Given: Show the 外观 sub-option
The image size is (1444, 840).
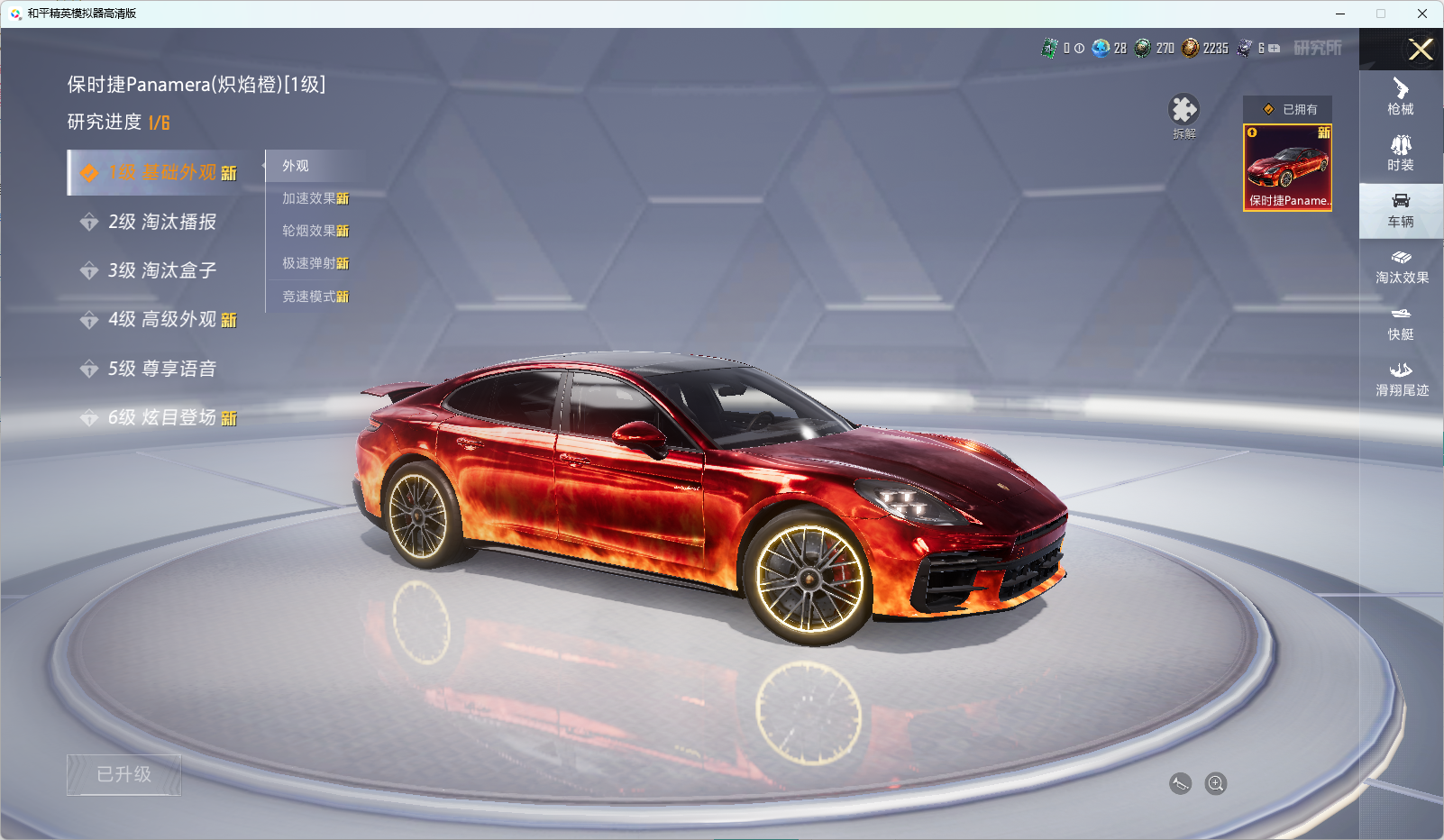Looking at the screenshot, I should [296, 166].
